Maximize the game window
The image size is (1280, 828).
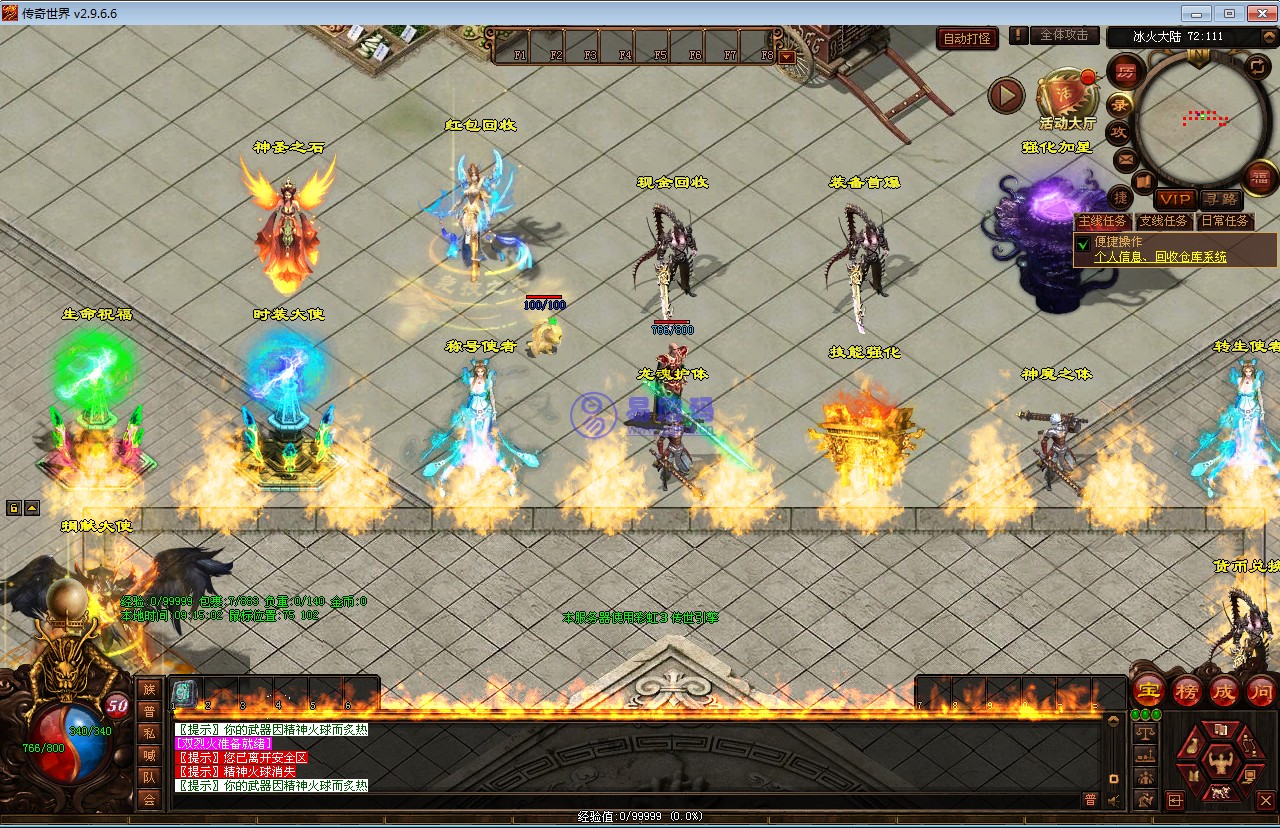[1230, 13]
